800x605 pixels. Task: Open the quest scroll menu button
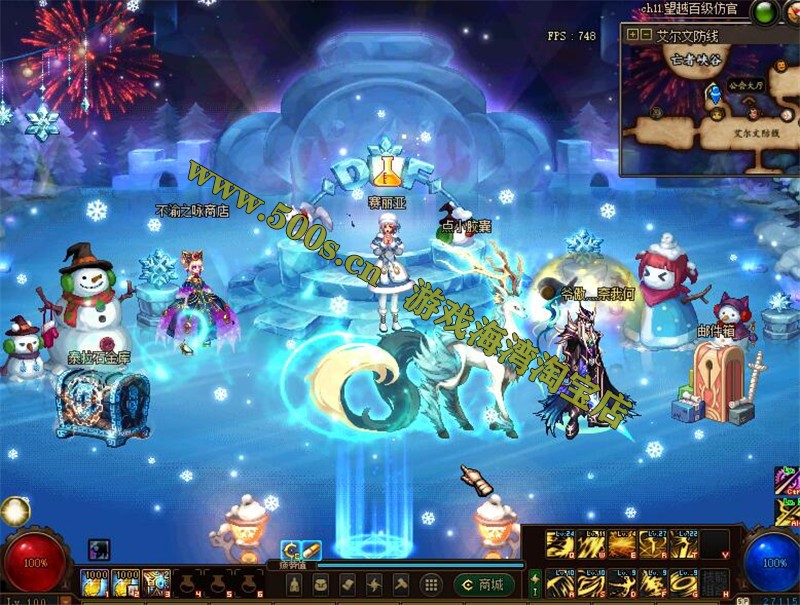click(348, 584)
